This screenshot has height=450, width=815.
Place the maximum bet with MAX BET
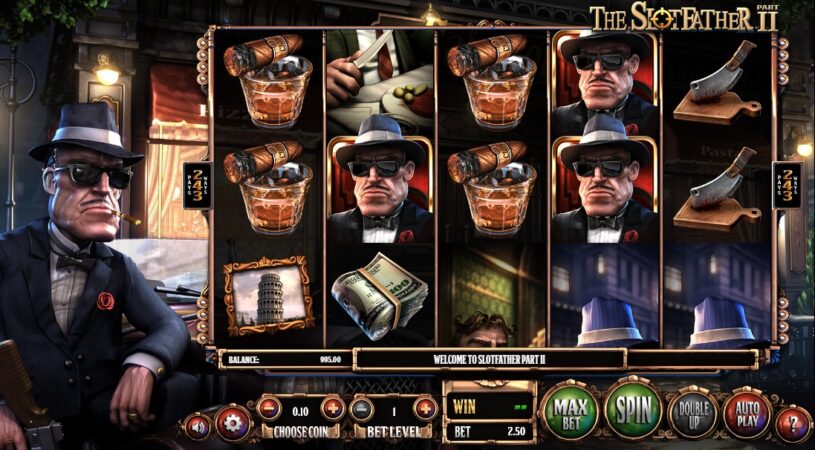point(569,411)
